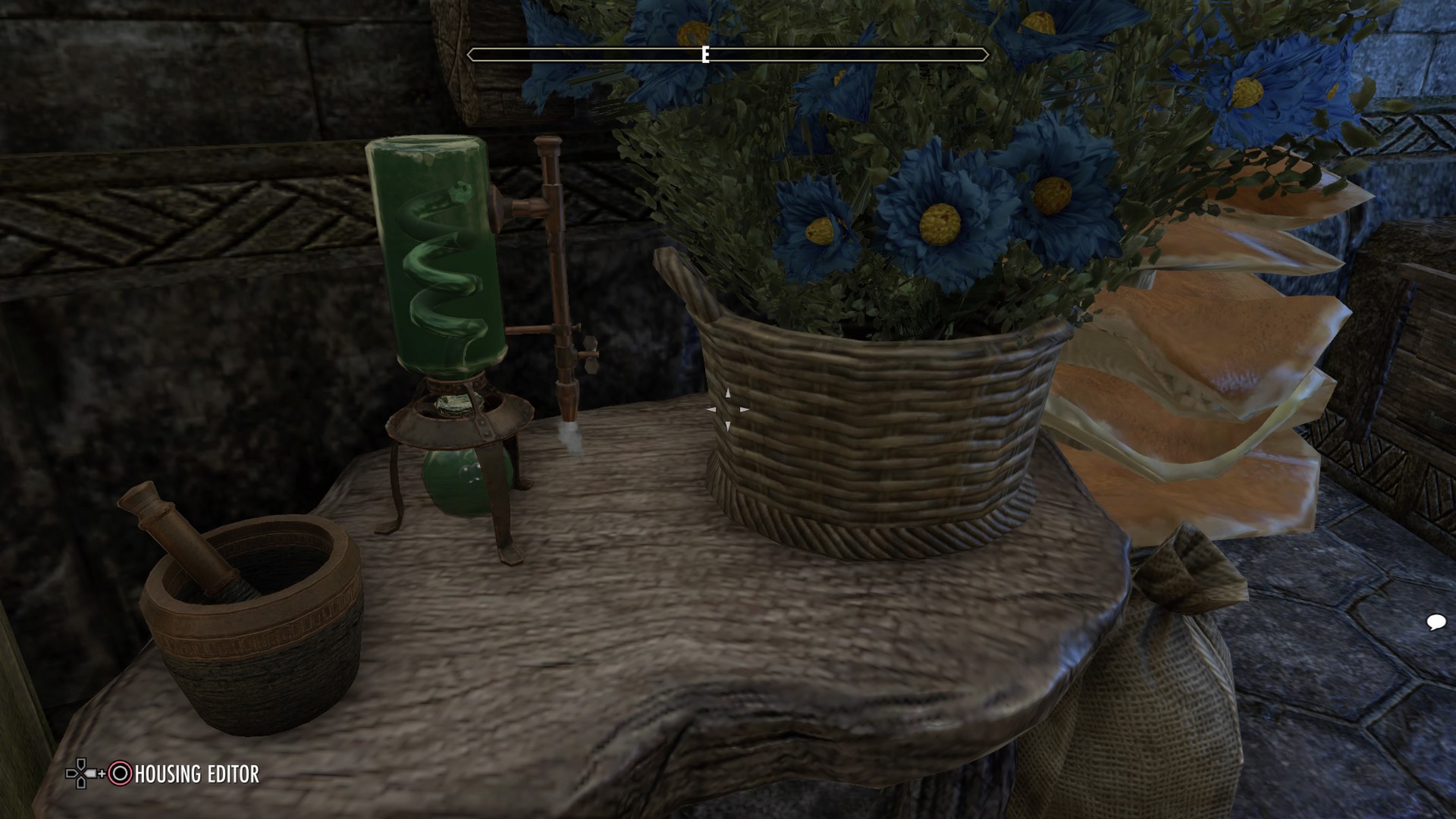The image size is (1456, 819).
Task: Click the green round flask under the burner
Action: point(463,482)
